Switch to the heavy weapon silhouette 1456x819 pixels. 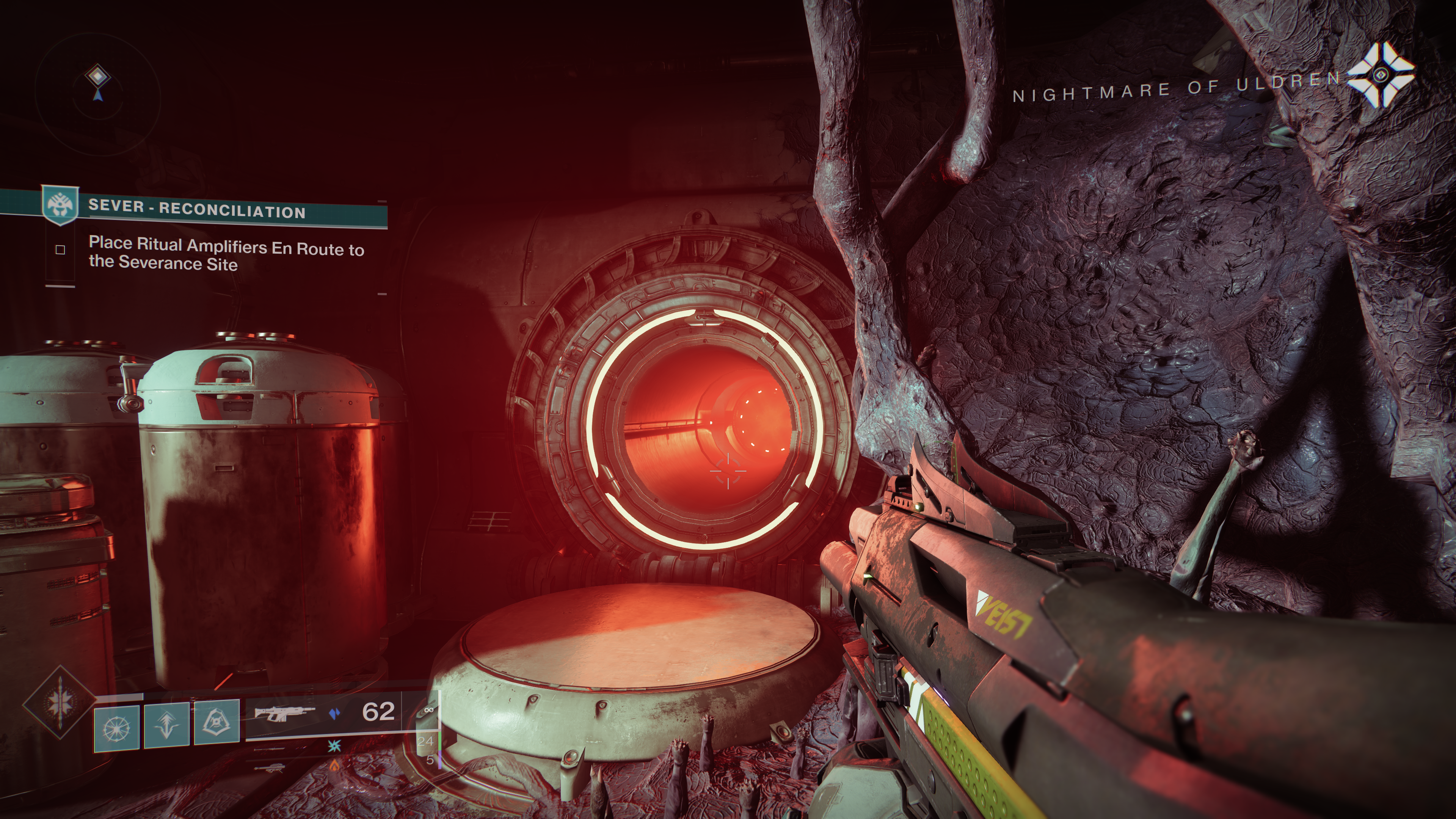click(x=270, y=767)
